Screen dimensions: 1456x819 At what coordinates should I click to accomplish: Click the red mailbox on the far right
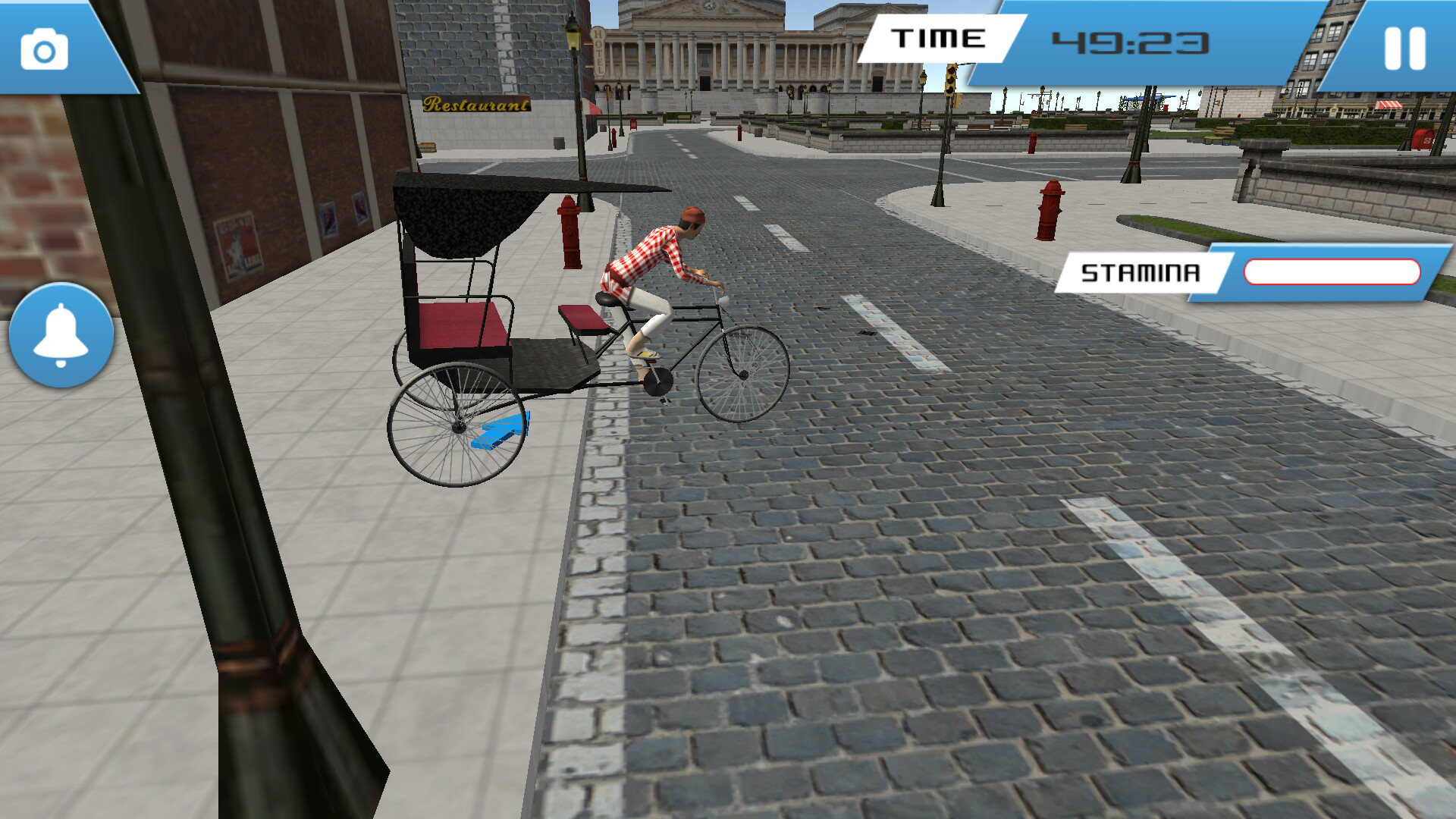1423,140
